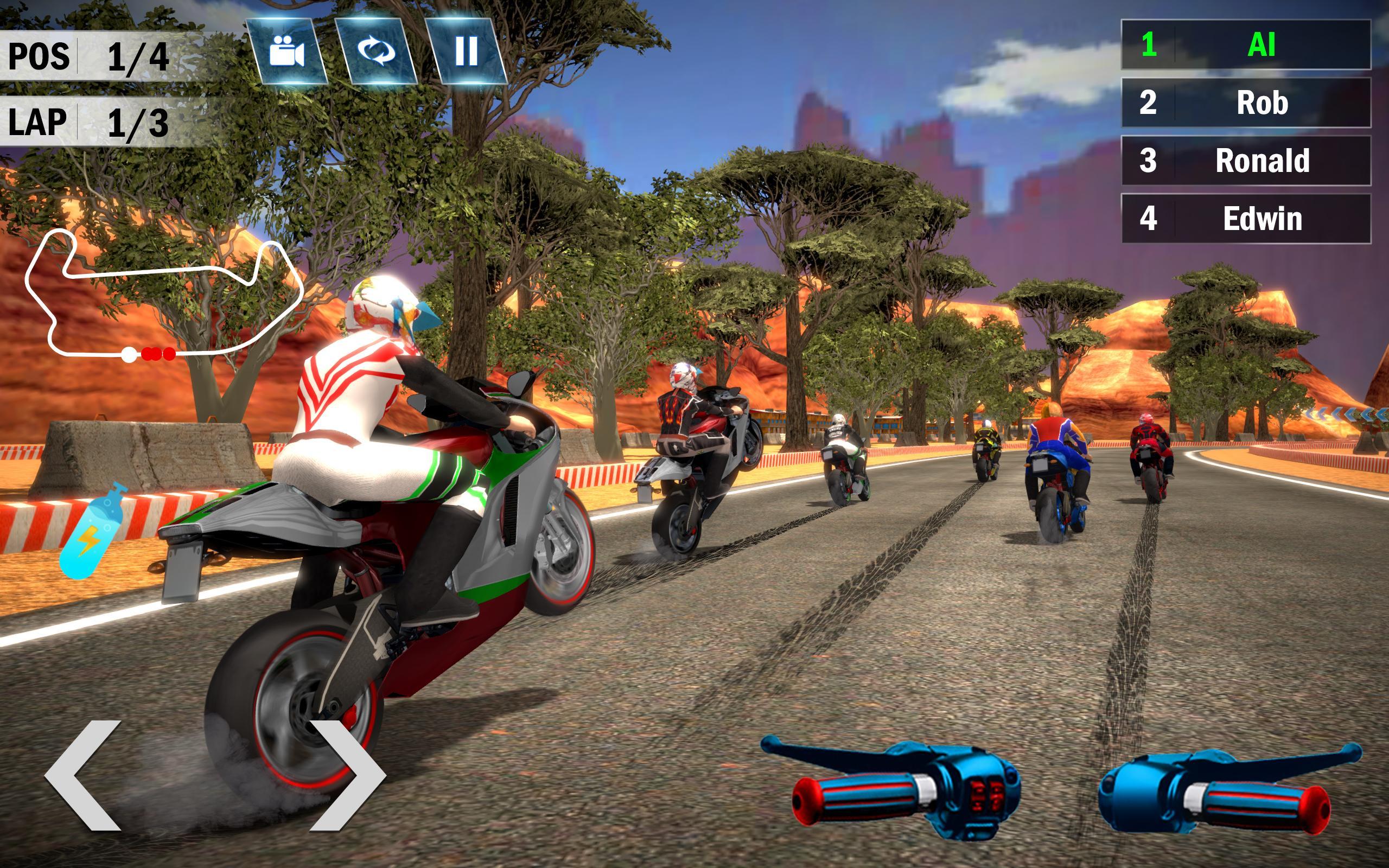Screen dimensions: 1389x868
Task: Select Ronald's leaderboard row
Action: click(1246, 161)
